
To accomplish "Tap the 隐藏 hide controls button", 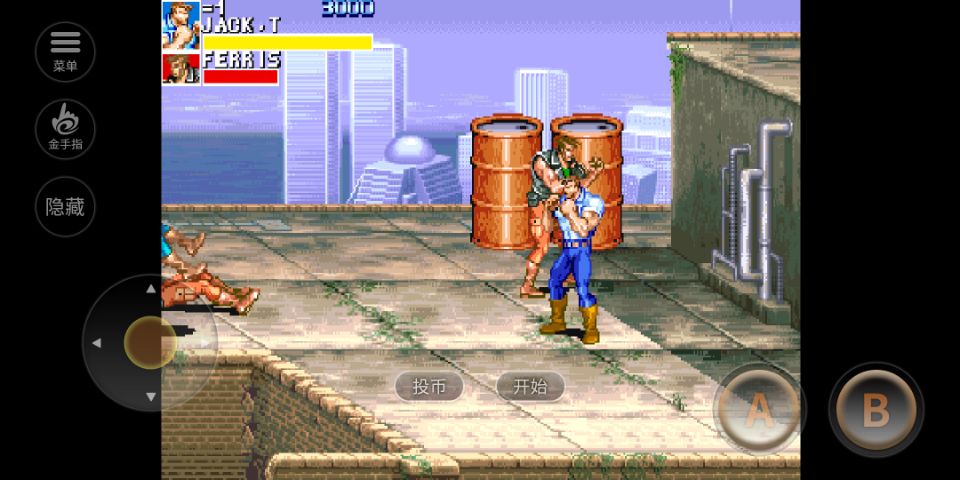I will [x=65, y=207].
